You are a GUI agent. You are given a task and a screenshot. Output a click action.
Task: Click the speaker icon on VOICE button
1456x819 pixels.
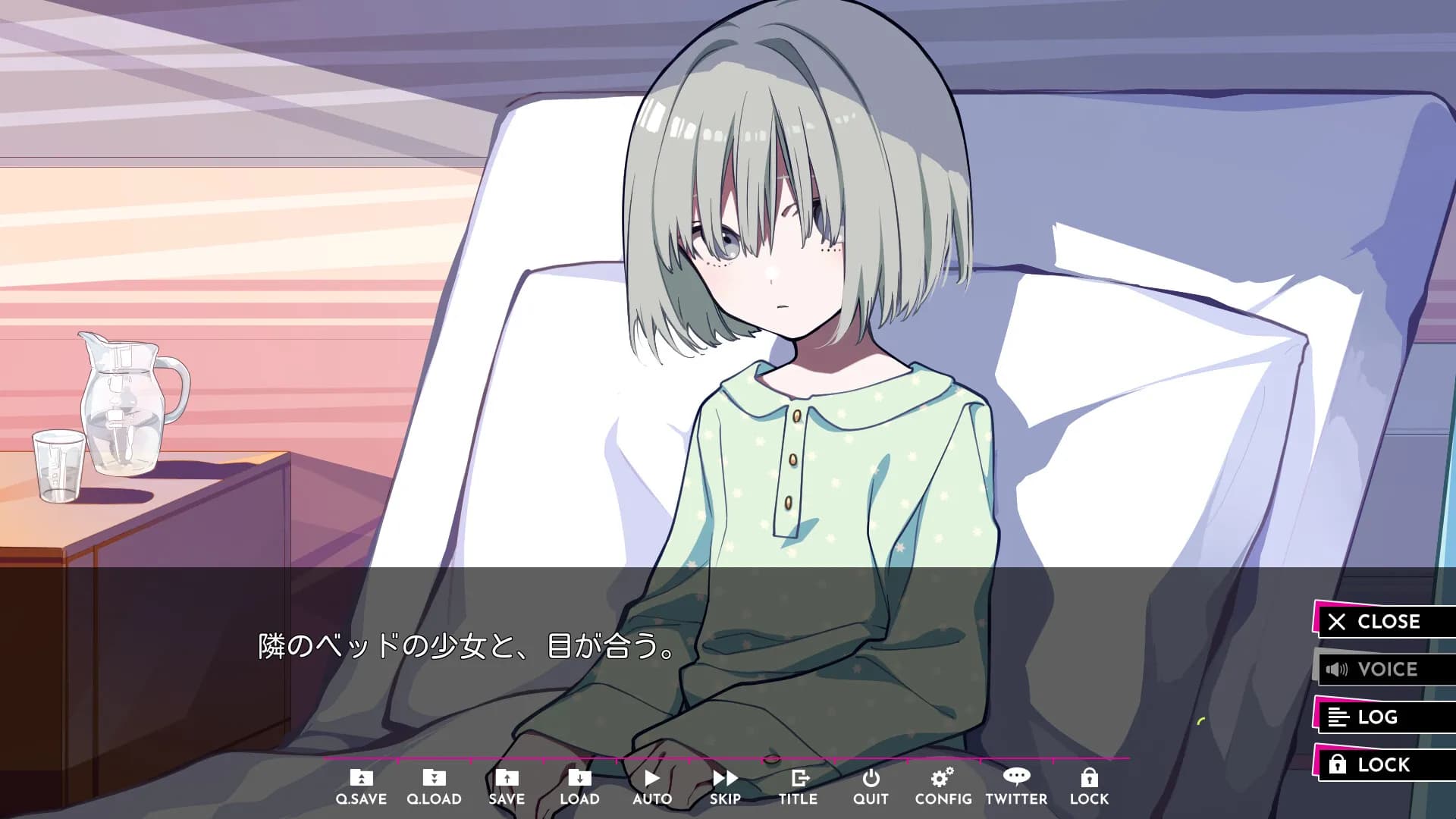point(1335,670)
